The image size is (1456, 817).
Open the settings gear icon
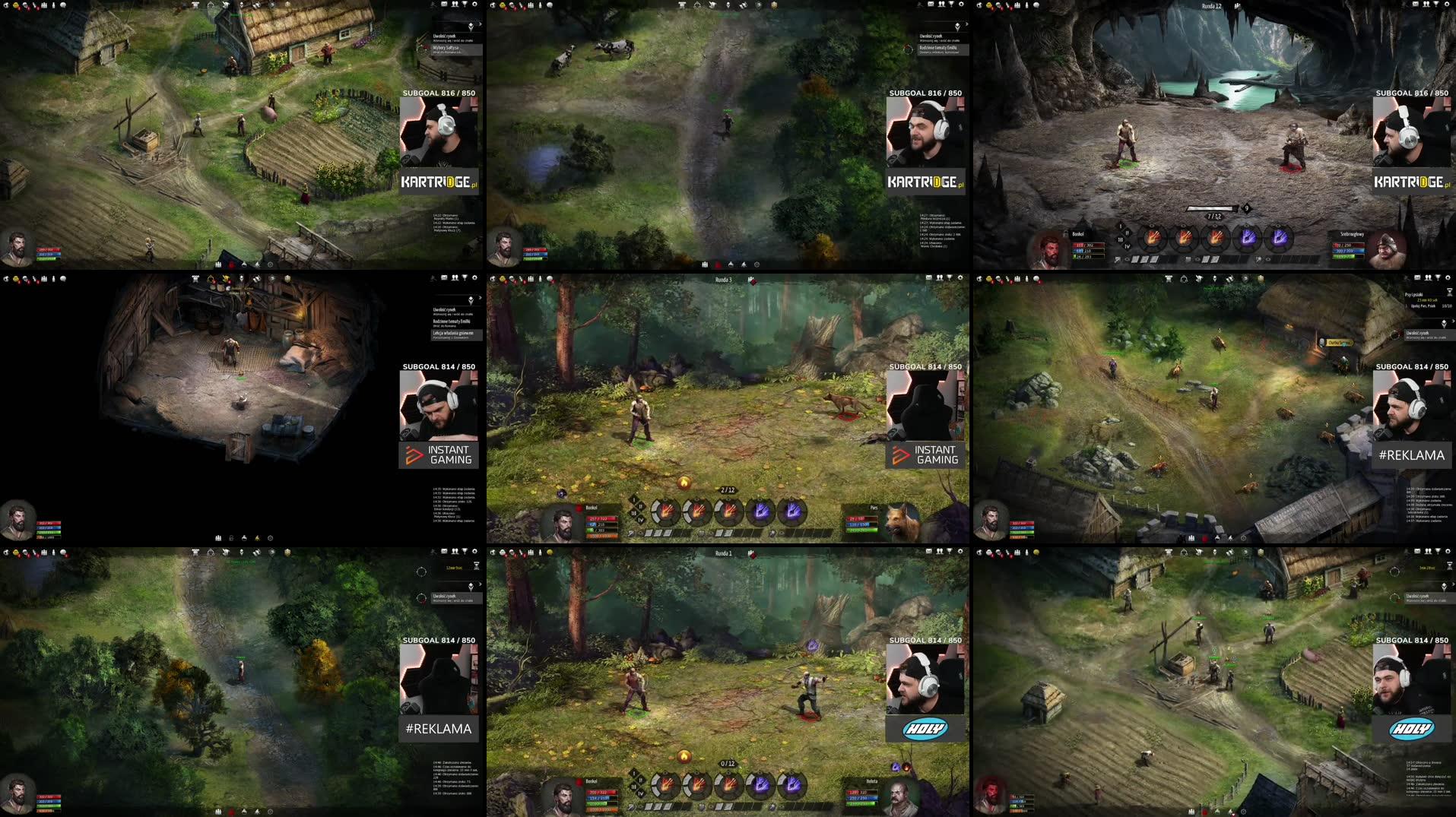pos(1447,4)
